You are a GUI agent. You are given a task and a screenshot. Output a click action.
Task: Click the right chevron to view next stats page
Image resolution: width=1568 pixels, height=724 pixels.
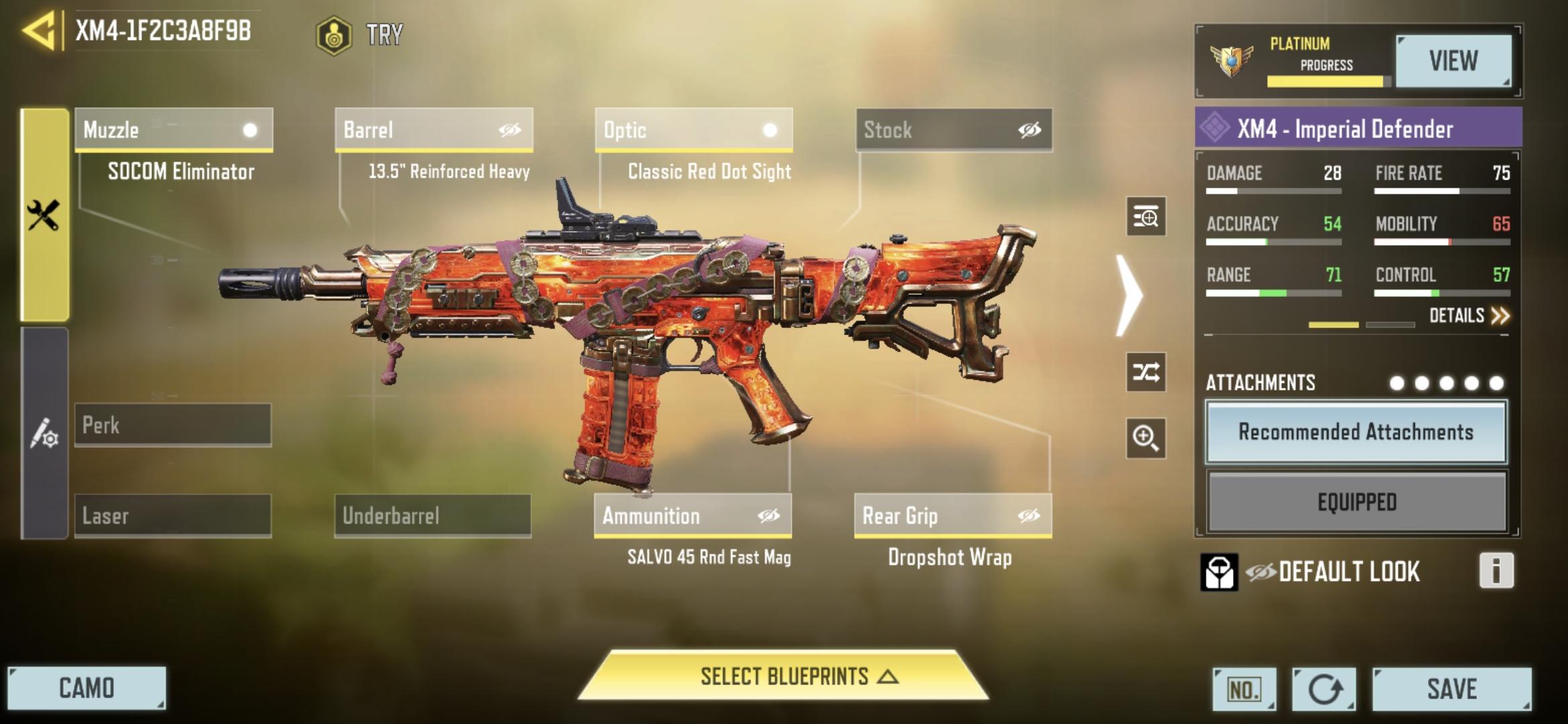[x=1130, y=295]
